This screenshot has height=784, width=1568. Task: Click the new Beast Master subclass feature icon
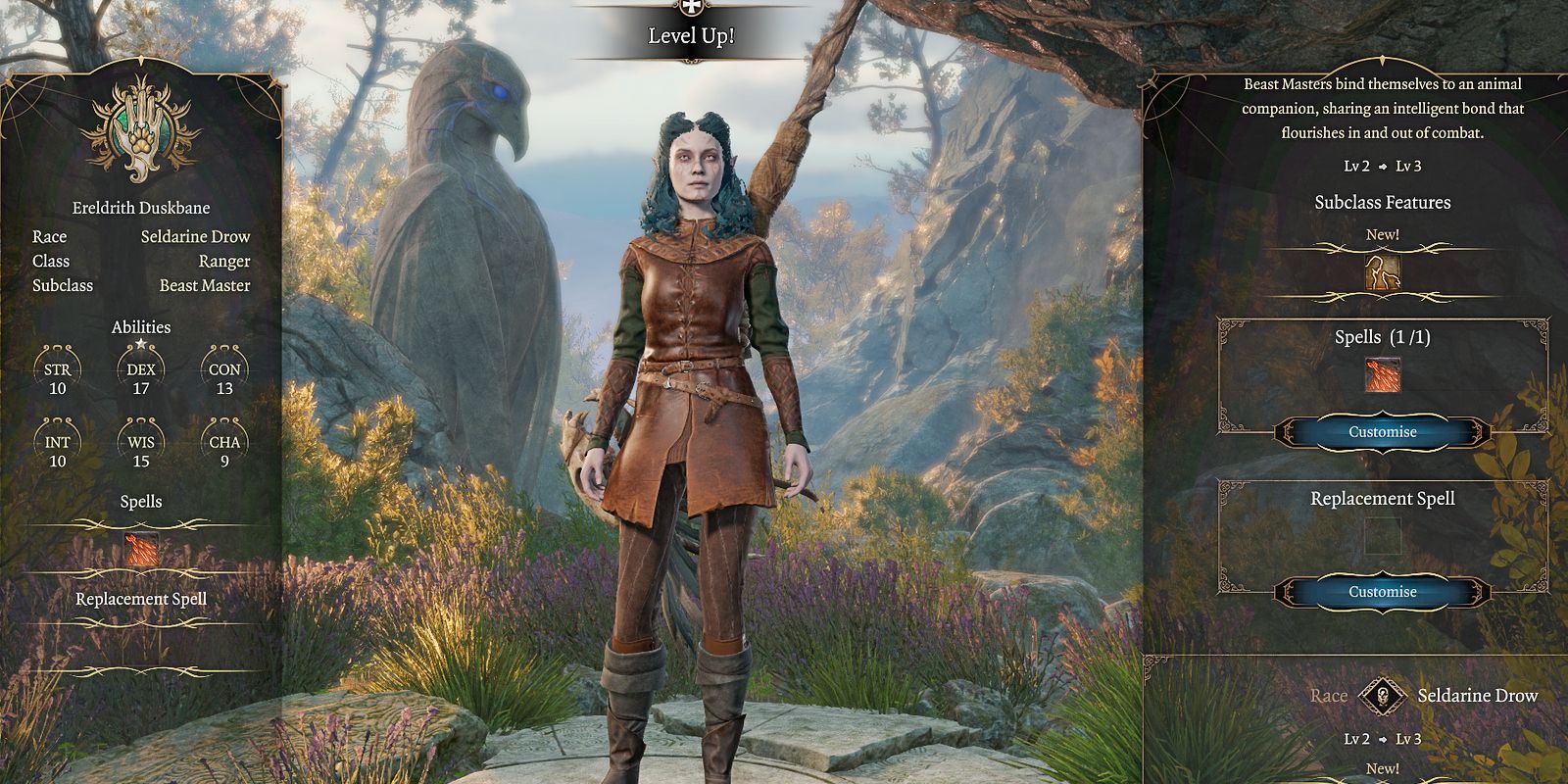click(1383, 274)
